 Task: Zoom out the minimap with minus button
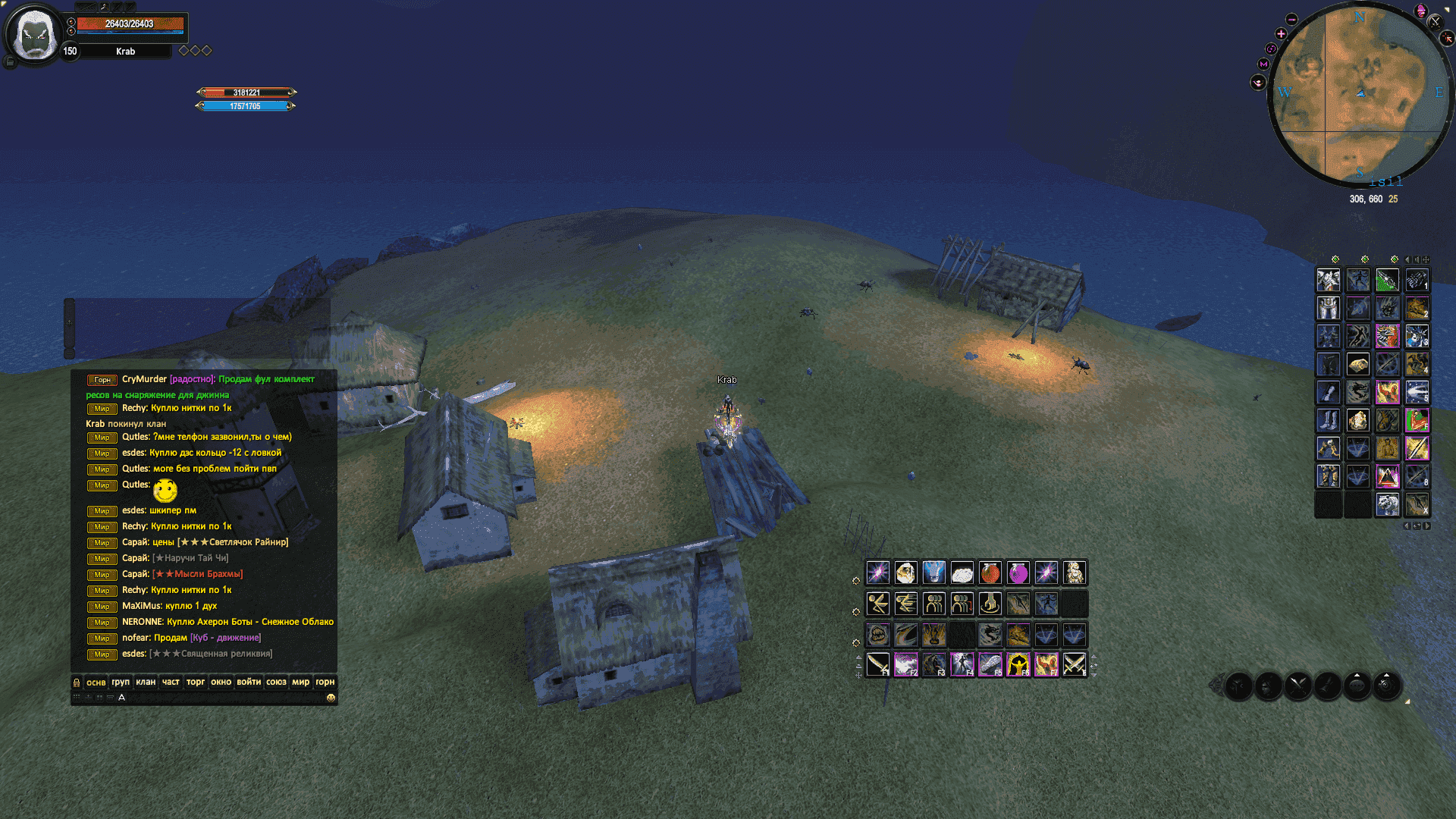1292,20
